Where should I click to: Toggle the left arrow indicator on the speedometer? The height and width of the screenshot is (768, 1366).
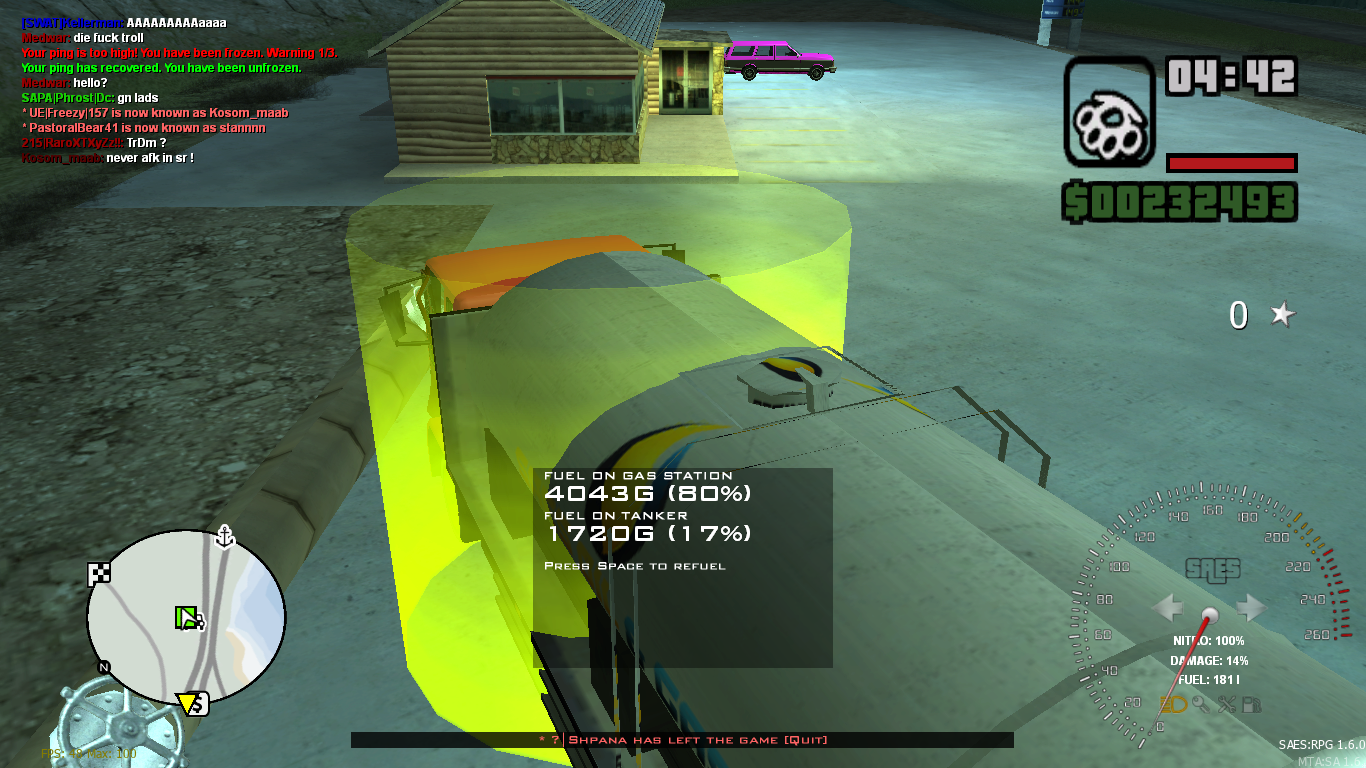pos(1167,607)
